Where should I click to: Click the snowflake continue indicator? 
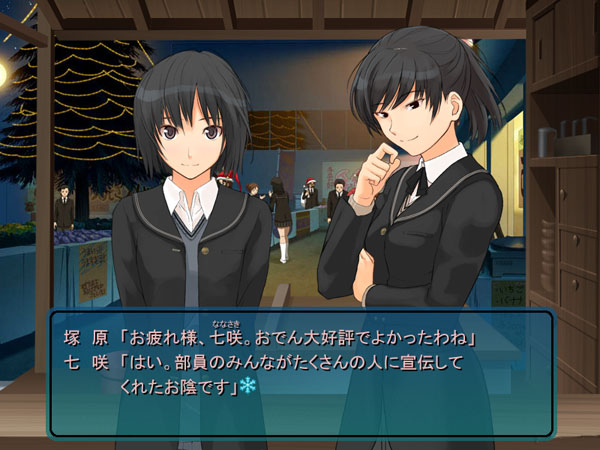click(x=247, y=385)
